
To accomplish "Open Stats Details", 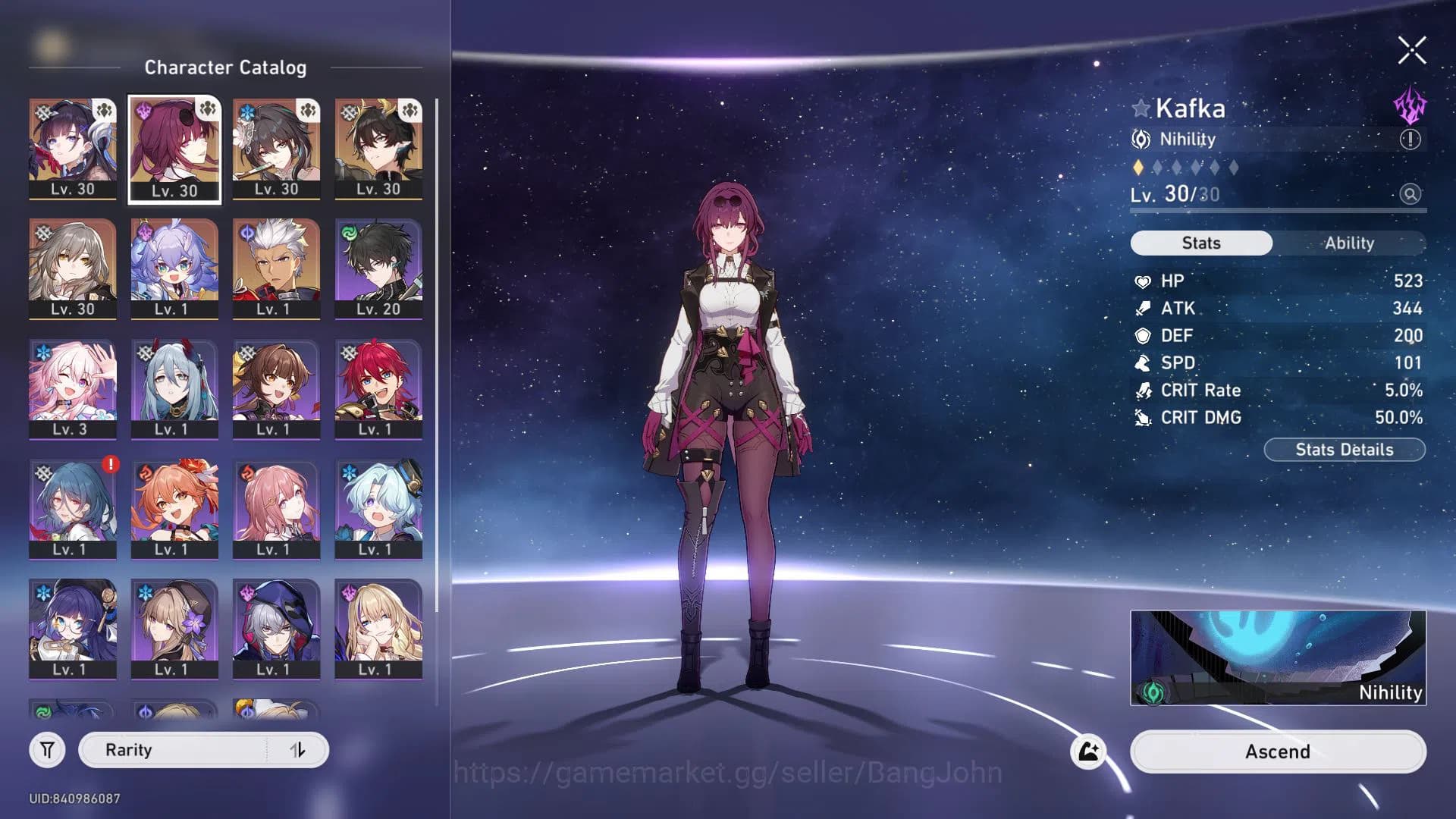I will coord(1344,449).
